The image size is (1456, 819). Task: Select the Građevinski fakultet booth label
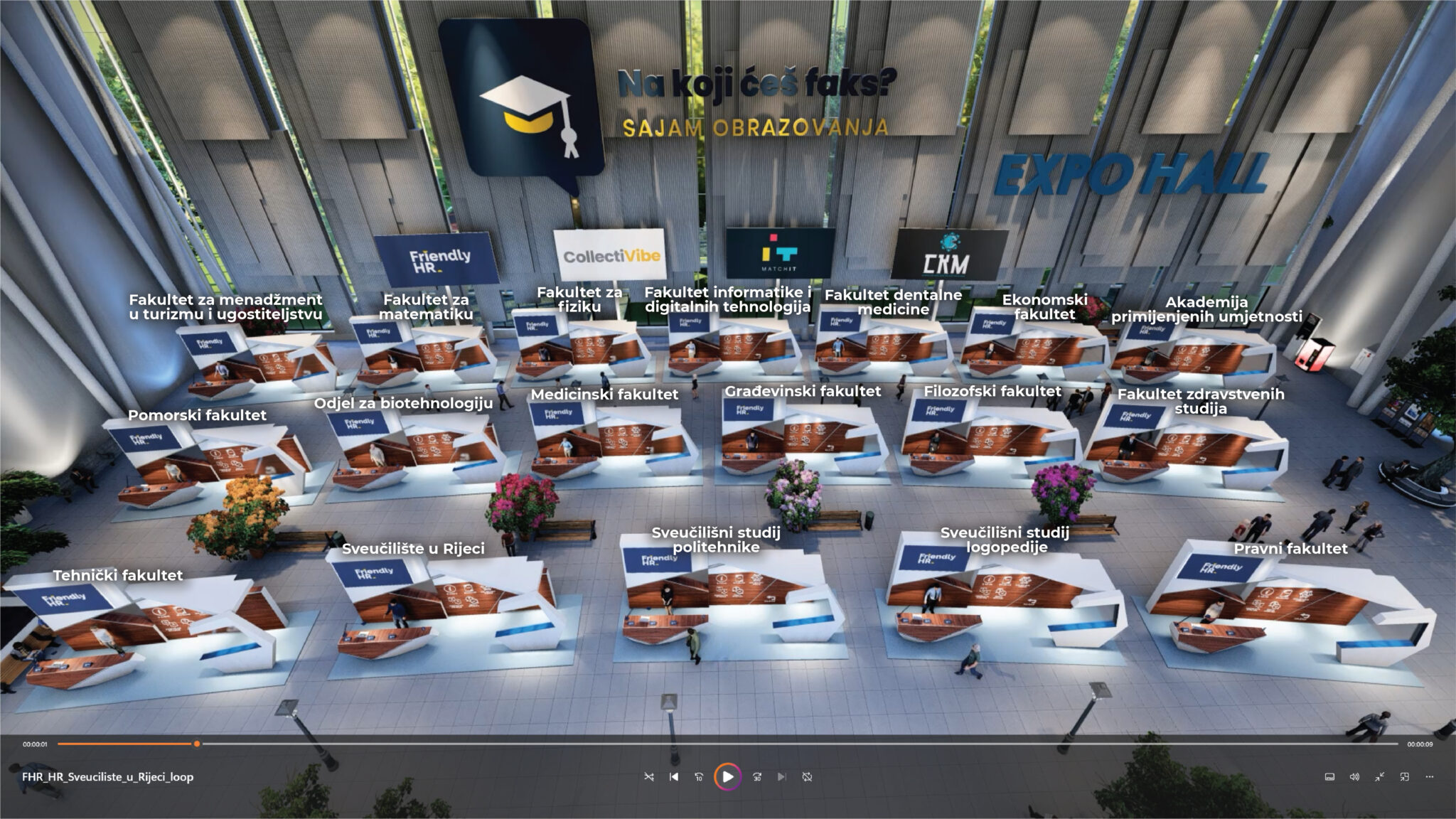pos(803,391)
